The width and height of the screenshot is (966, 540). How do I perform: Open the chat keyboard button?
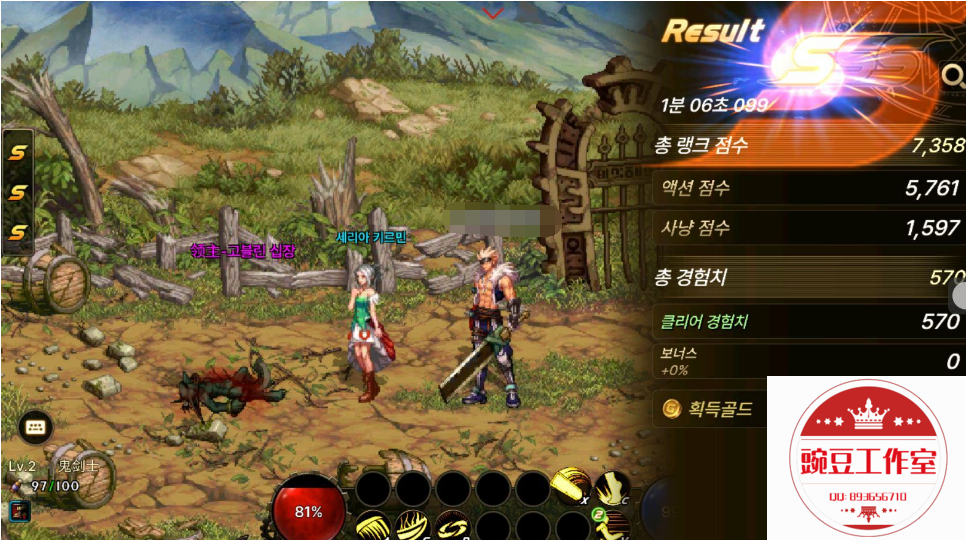point(36,427)
